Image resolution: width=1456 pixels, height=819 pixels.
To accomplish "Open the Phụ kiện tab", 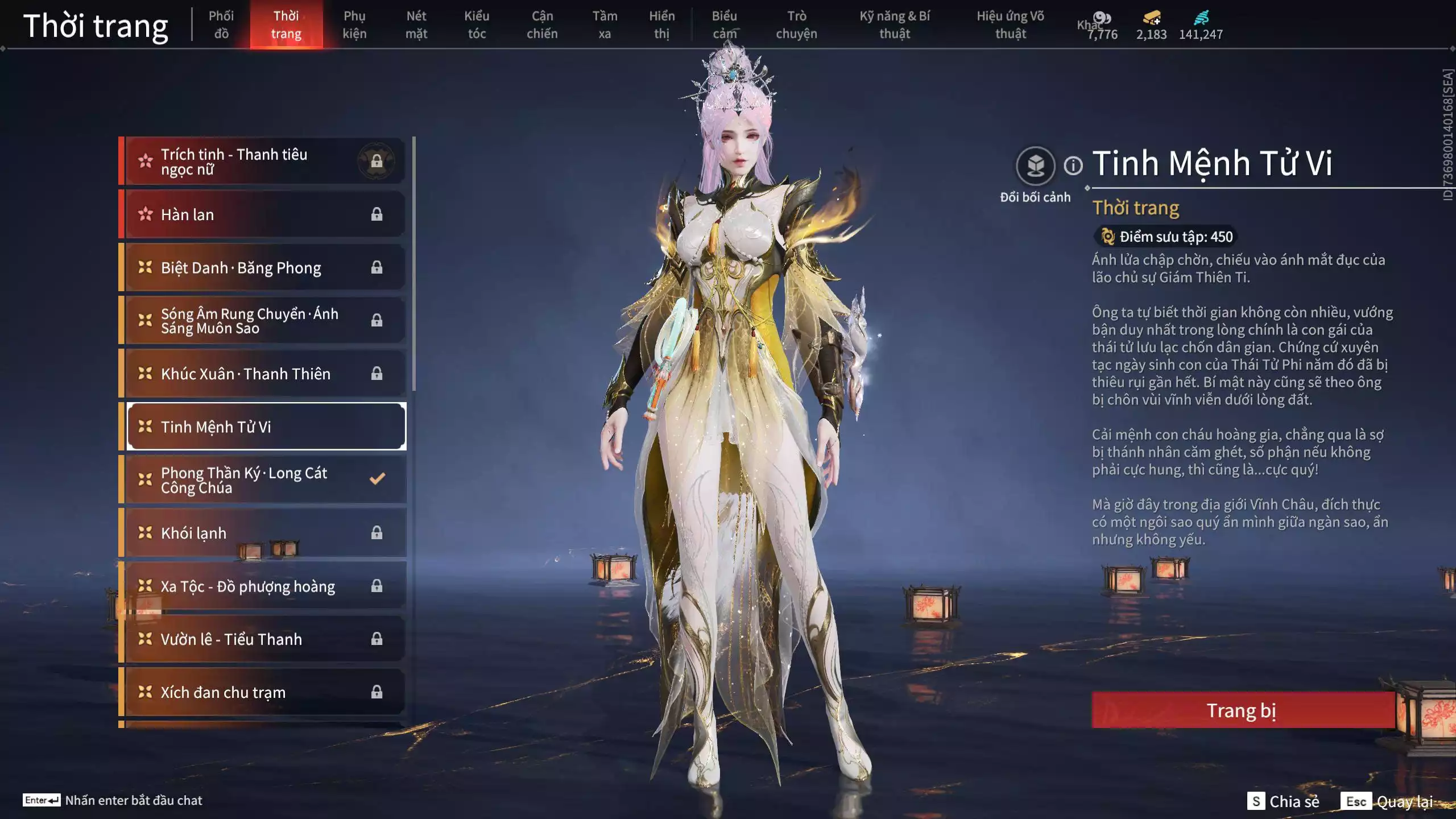I will [x=354, y=25].
